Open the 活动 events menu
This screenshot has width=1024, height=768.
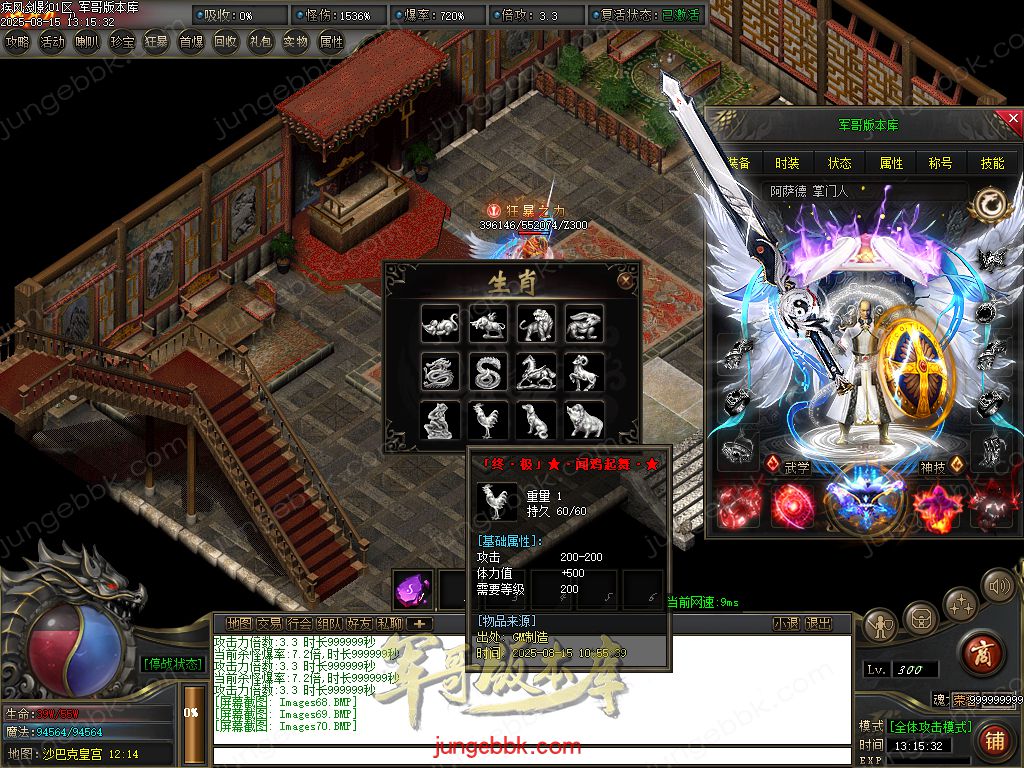click(52, 42)
